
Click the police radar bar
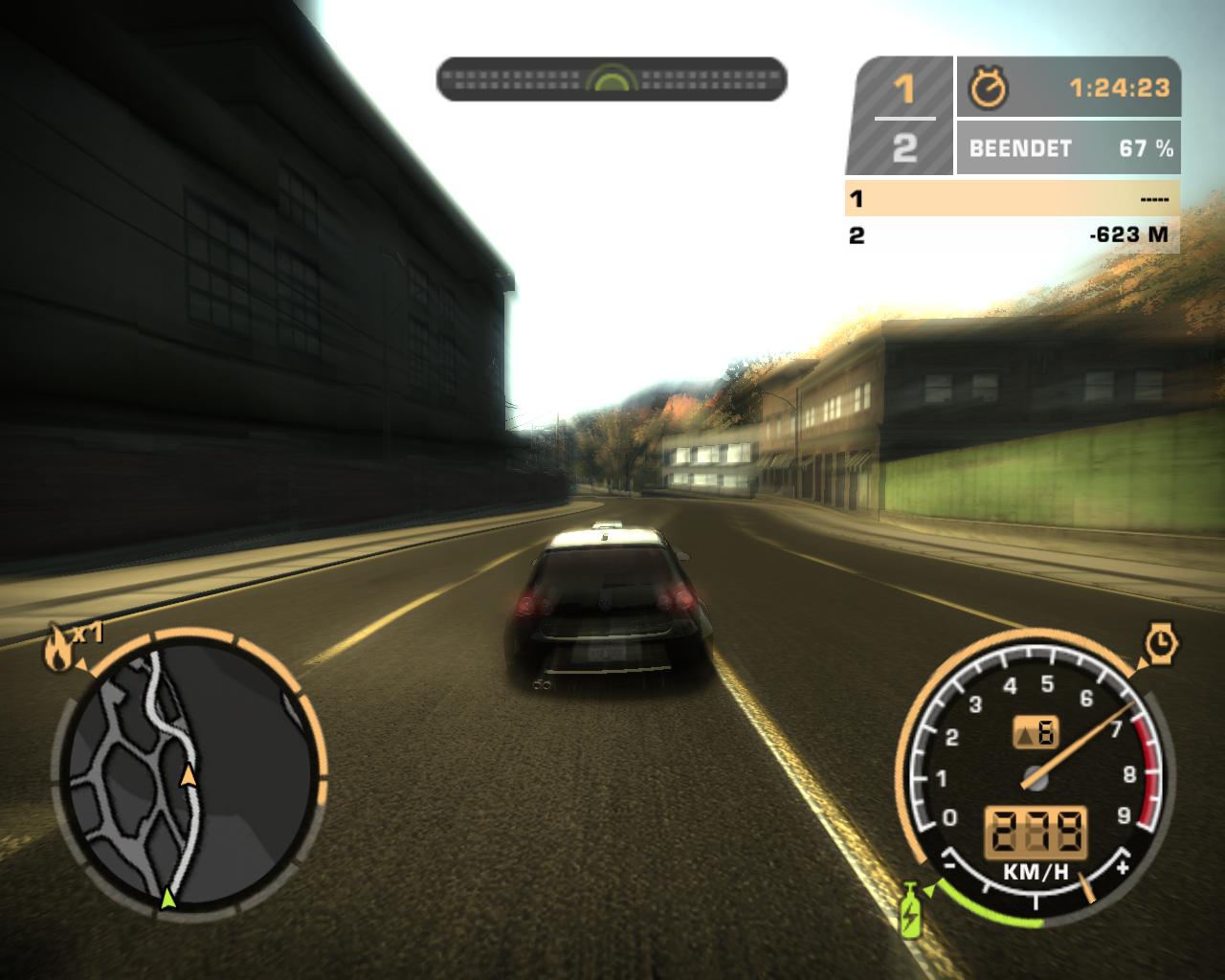[x=612, y=79]
